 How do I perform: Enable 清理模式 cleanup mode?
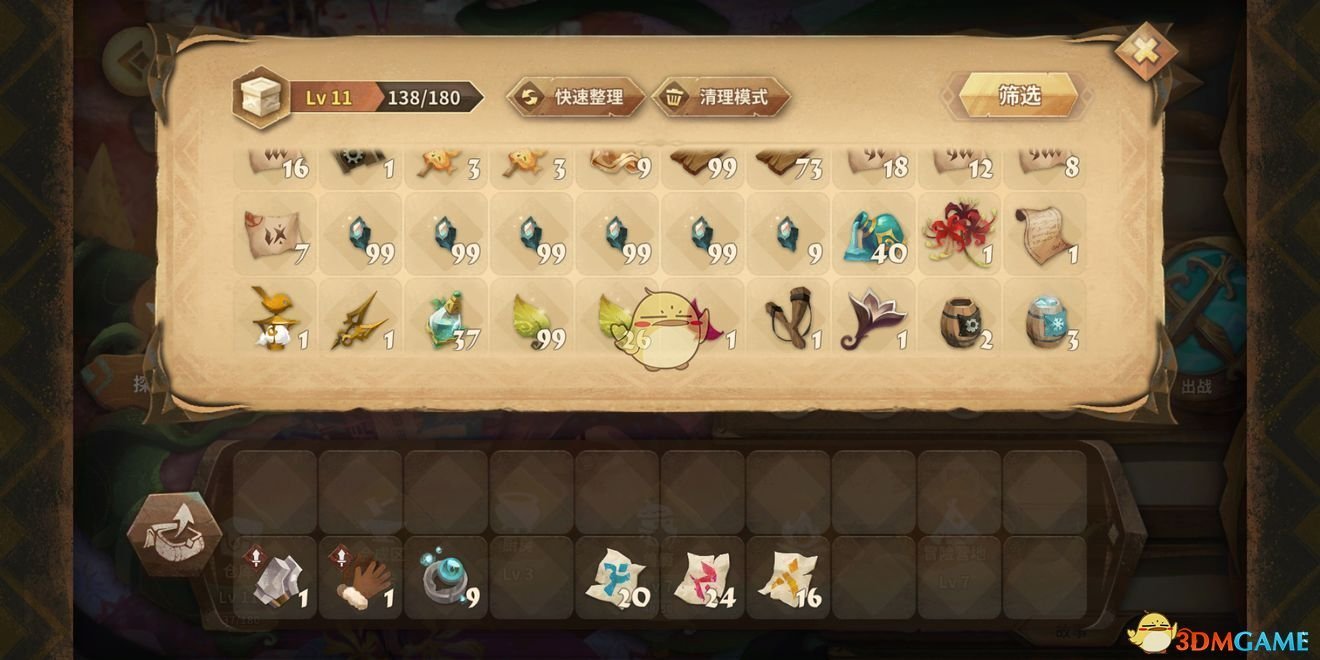click(x=721, y=97)
